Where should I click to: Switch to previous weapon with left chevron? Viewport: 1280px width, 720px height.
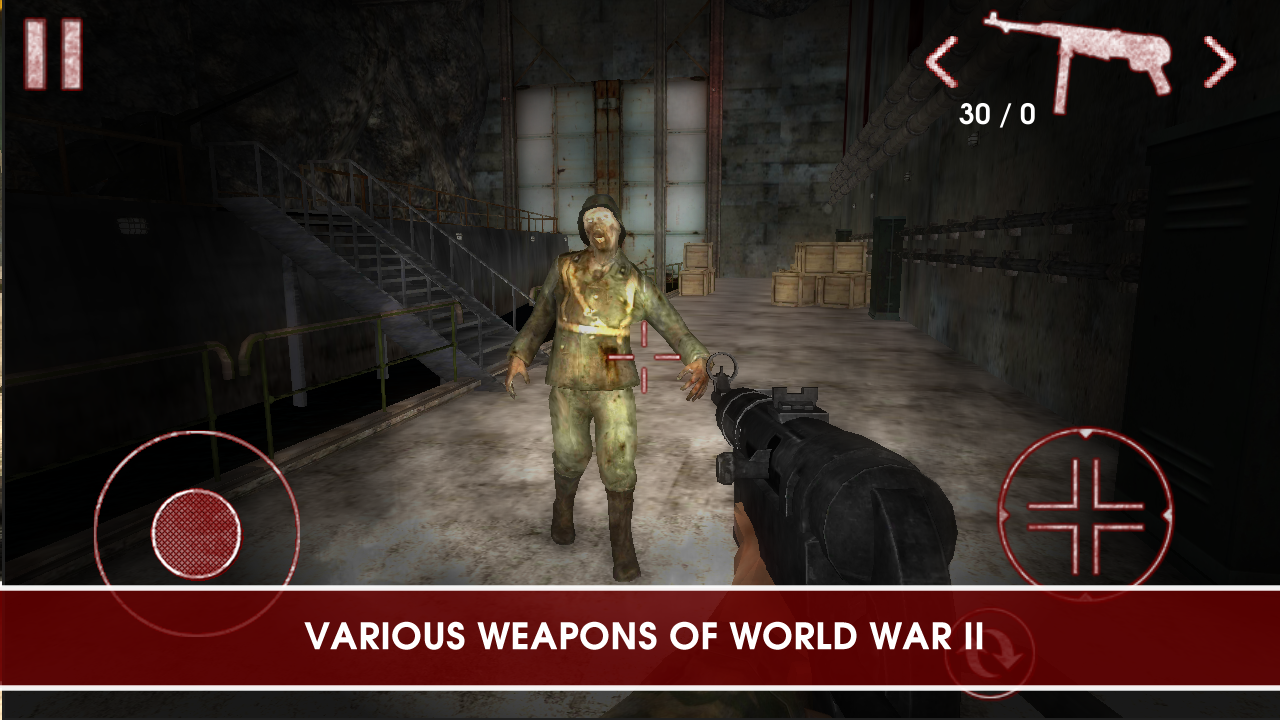[x=944, y=60]
